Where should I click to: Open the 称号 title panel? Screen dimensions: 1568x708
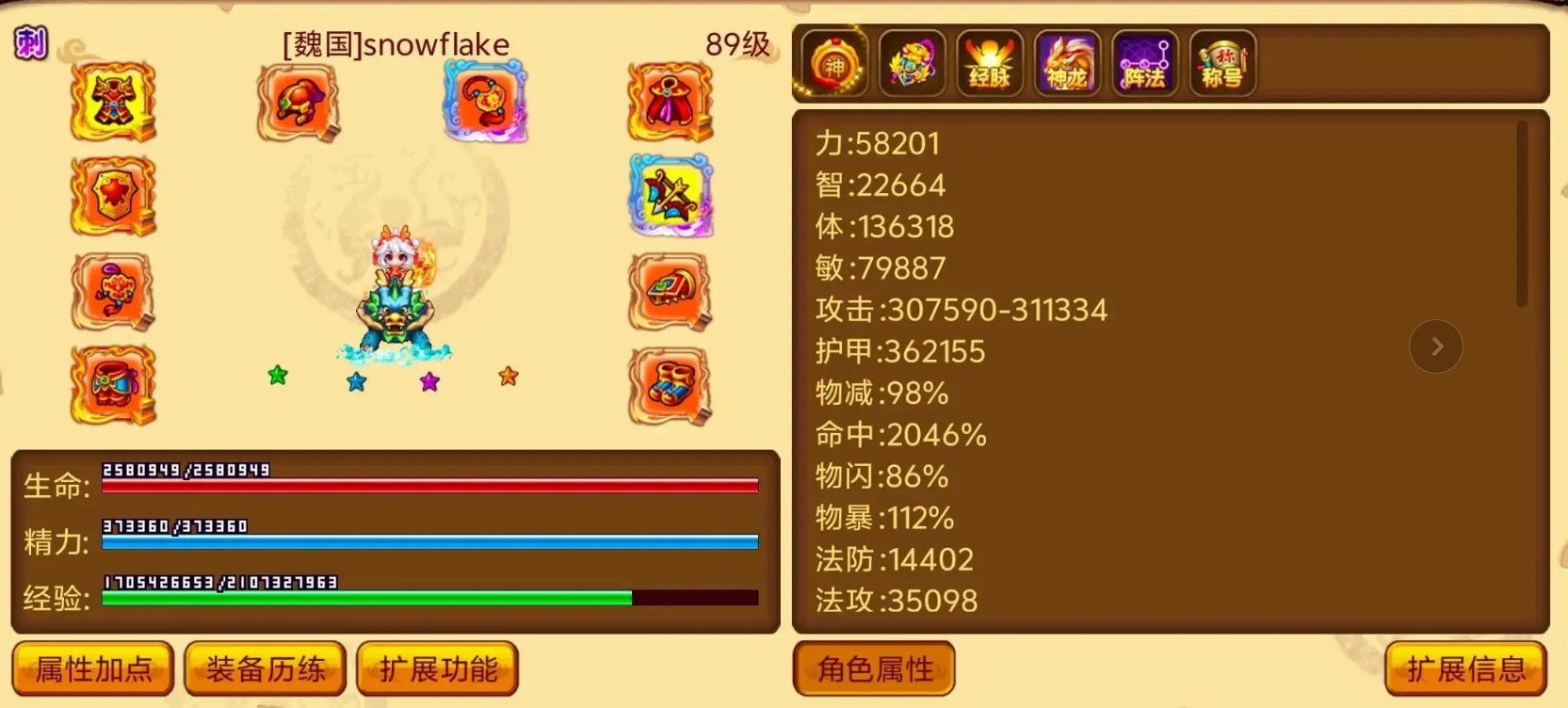point(1221,64)
